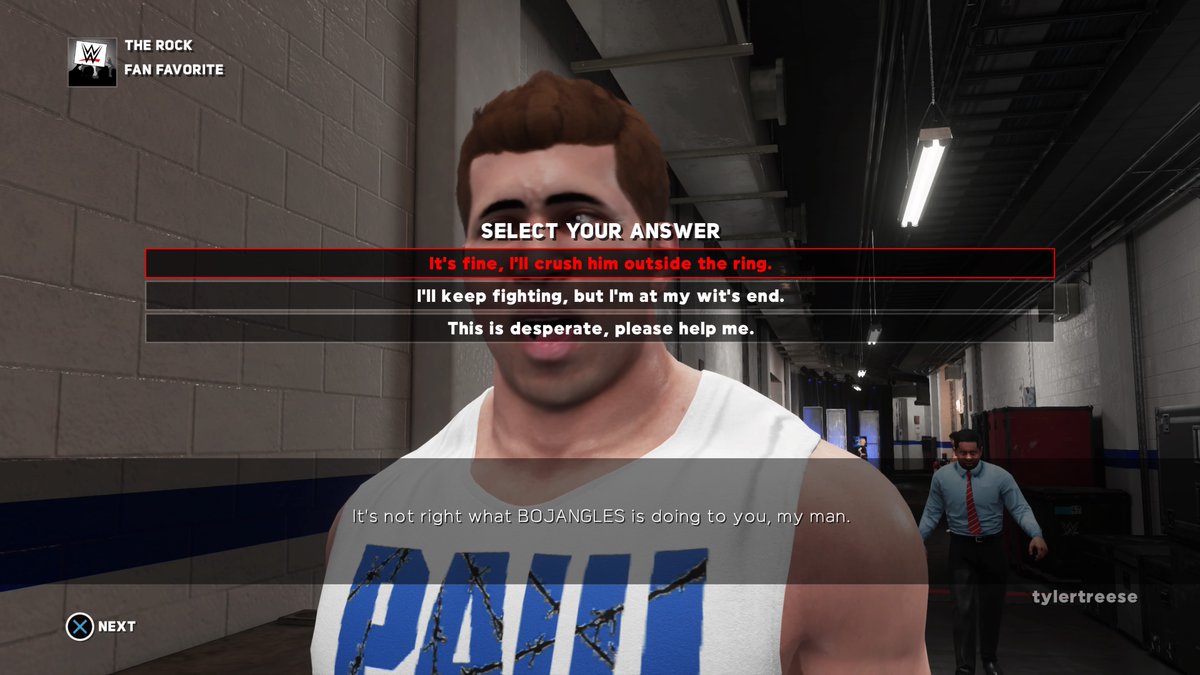Select "I'll keep fighting" reply option
Image resolution: width=1200 pixels, height=675 pixels.
(600, 296)
